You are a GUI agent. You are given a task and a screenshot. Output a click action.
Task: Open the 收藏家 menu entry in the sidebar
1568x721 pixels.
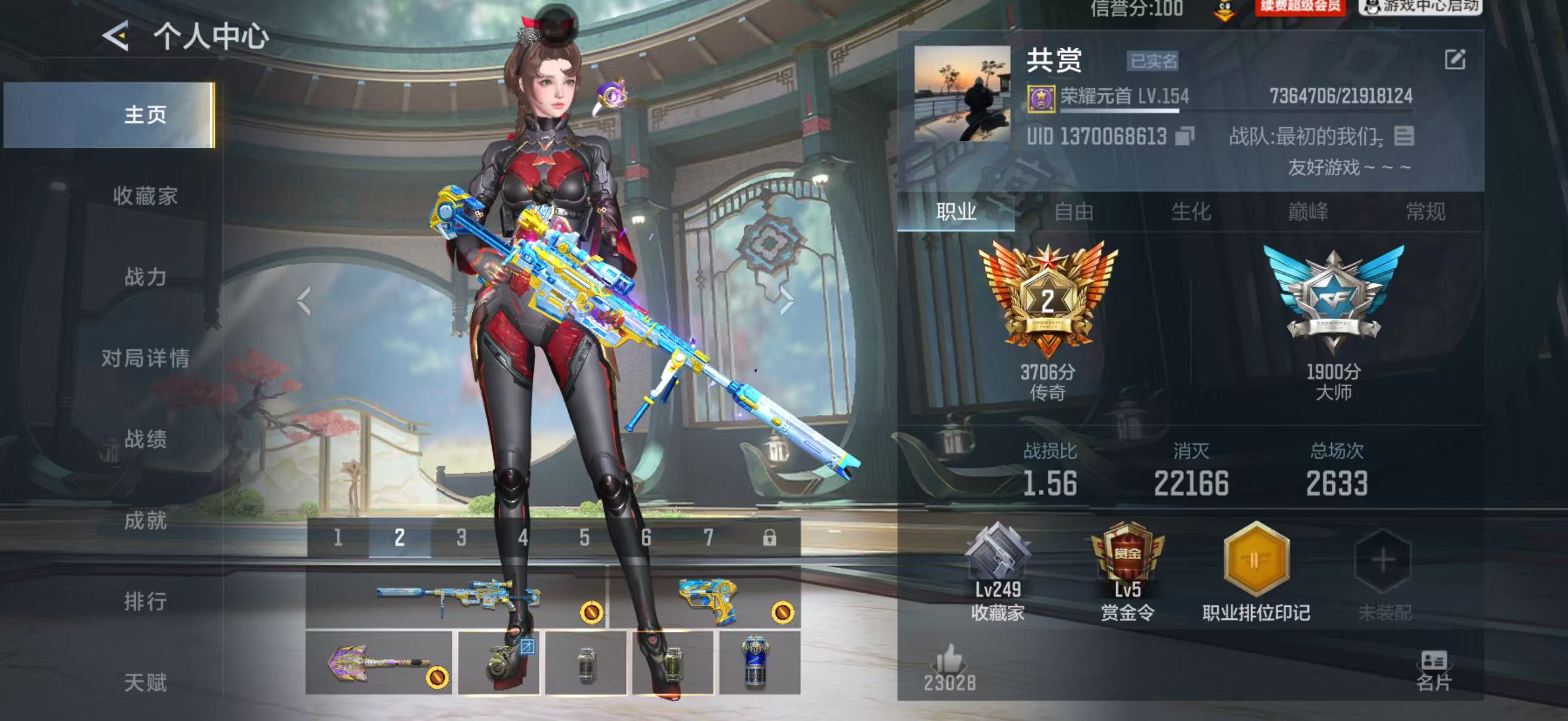click(145, 196)
